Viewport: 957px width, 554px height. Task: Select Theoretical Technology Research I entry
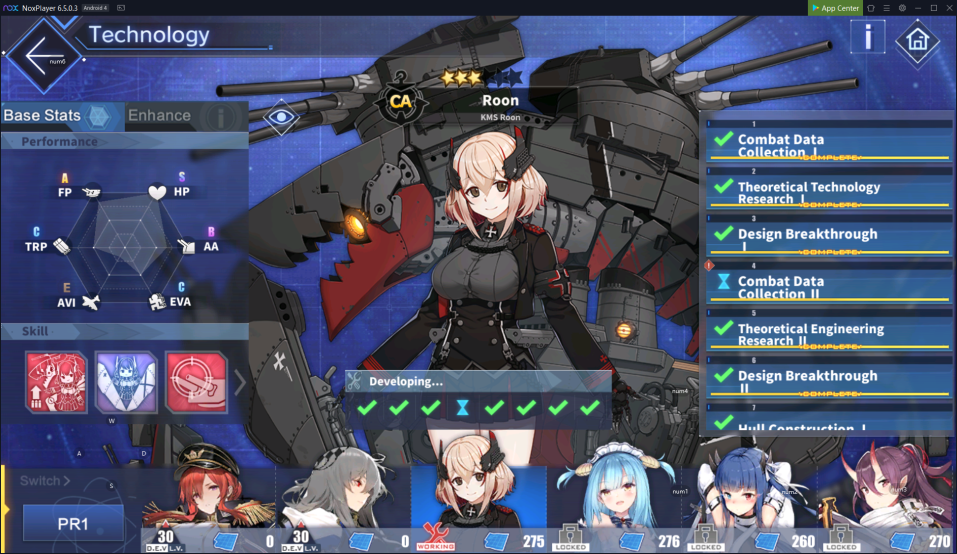pos(830,193)
